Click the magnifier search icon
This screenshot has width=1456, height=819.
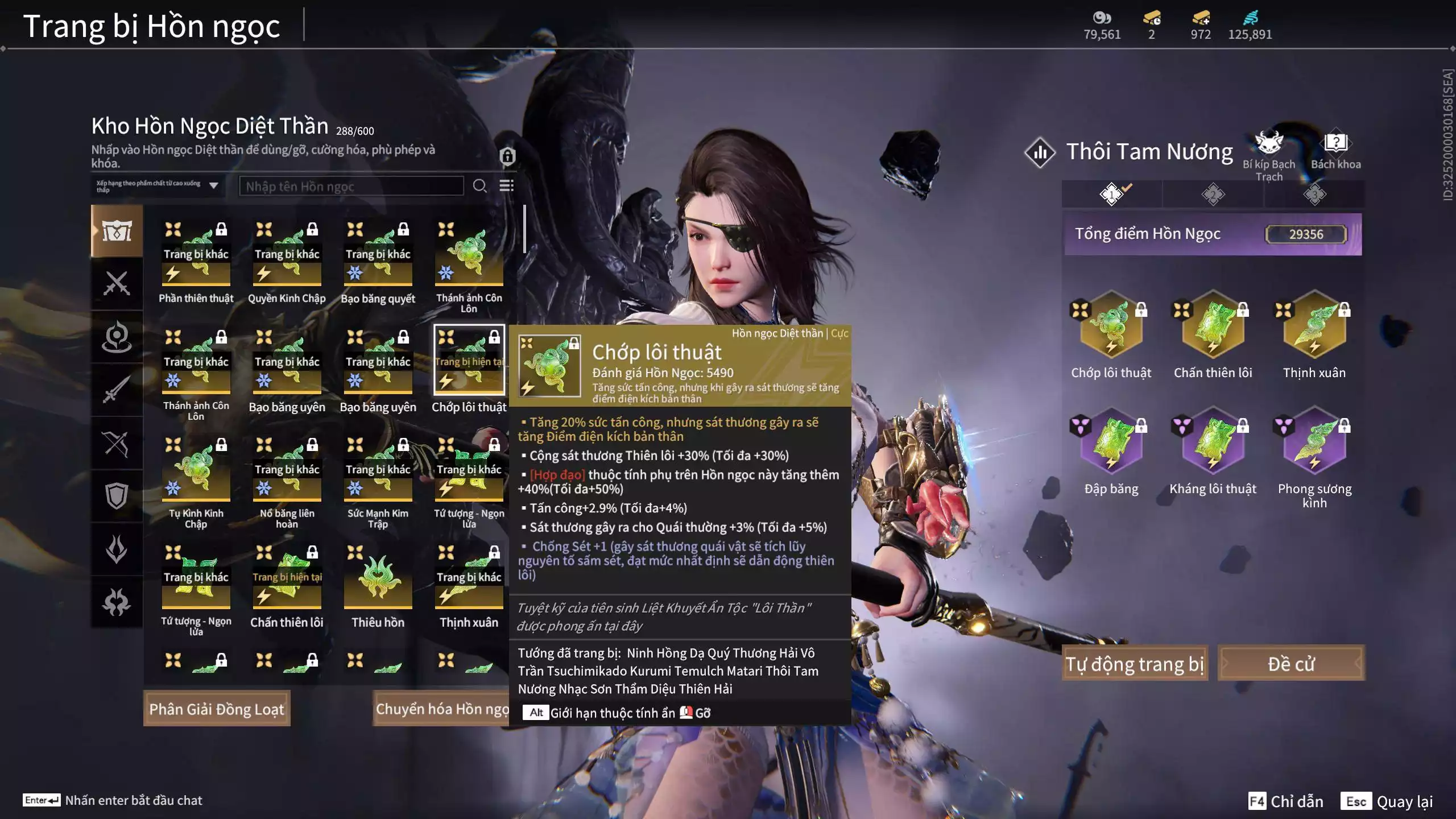(479, 186)
